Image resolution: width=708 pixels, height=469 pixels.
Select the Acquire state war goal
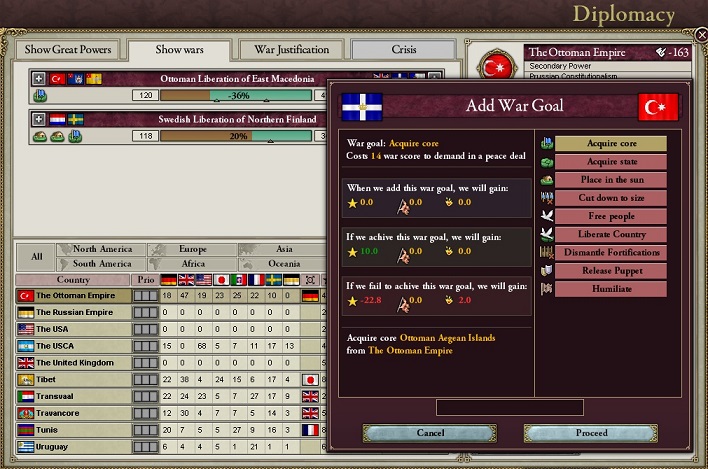point(610,162)
